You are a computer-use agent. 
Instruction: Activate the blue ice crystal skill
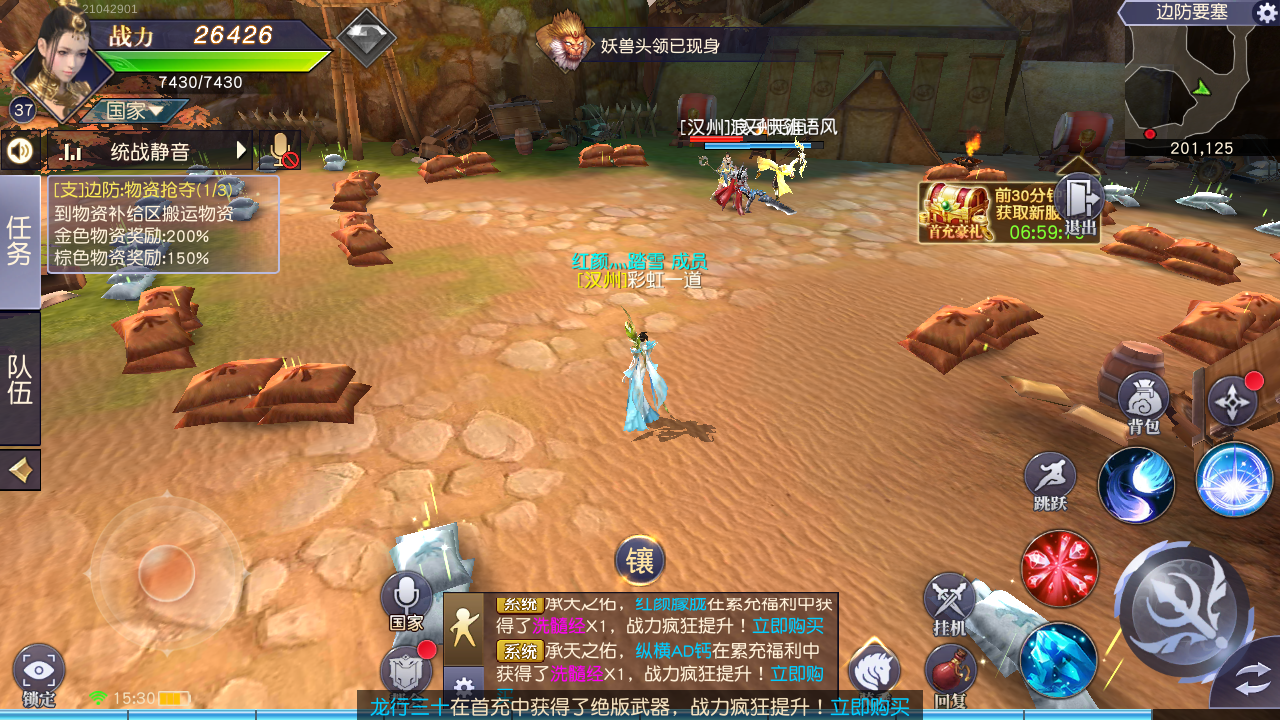(1058, 659)
